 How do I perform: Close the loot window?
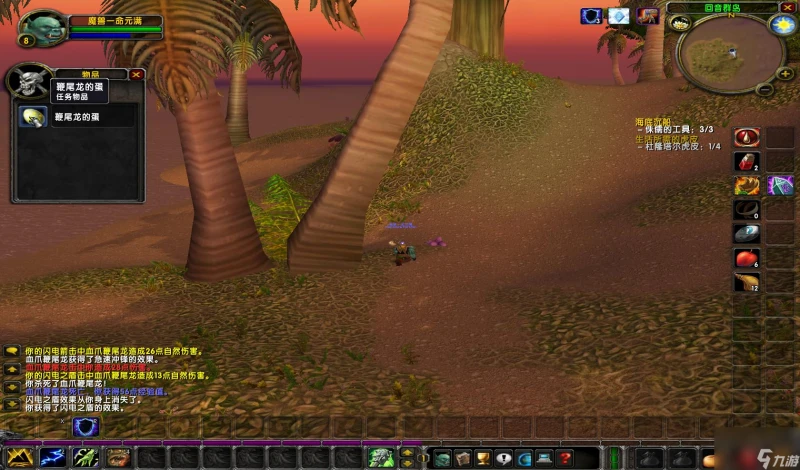137,74
